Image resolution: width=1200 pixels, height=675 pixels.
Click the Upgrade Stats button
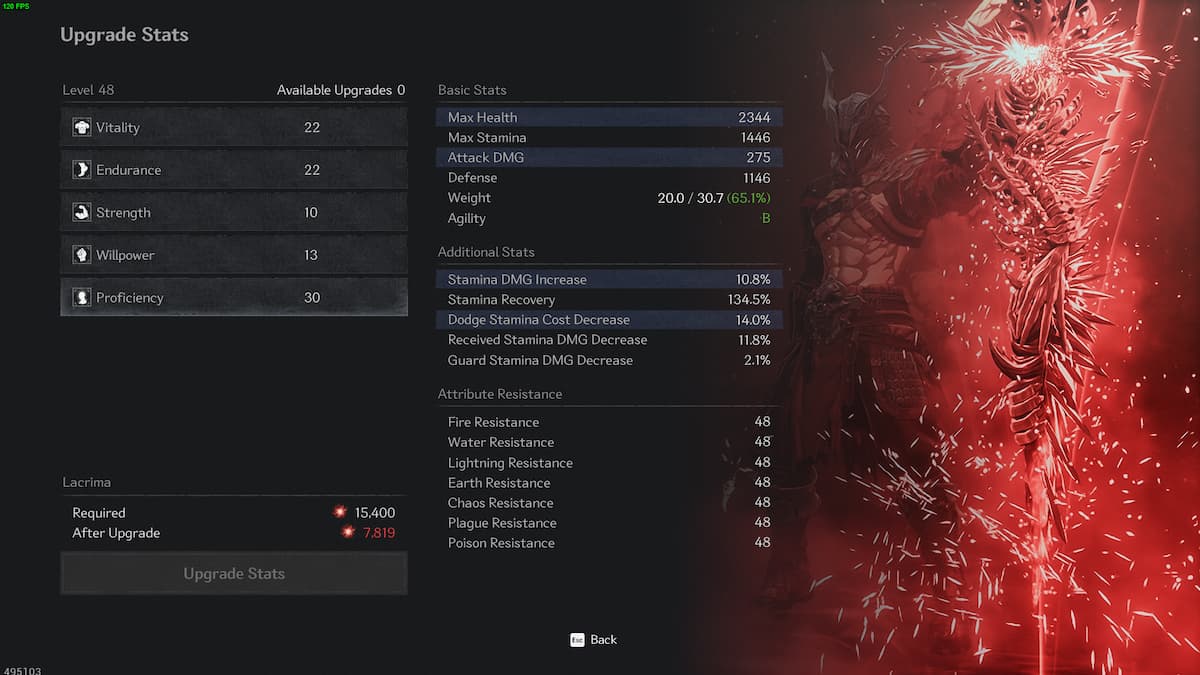[234, 574]
